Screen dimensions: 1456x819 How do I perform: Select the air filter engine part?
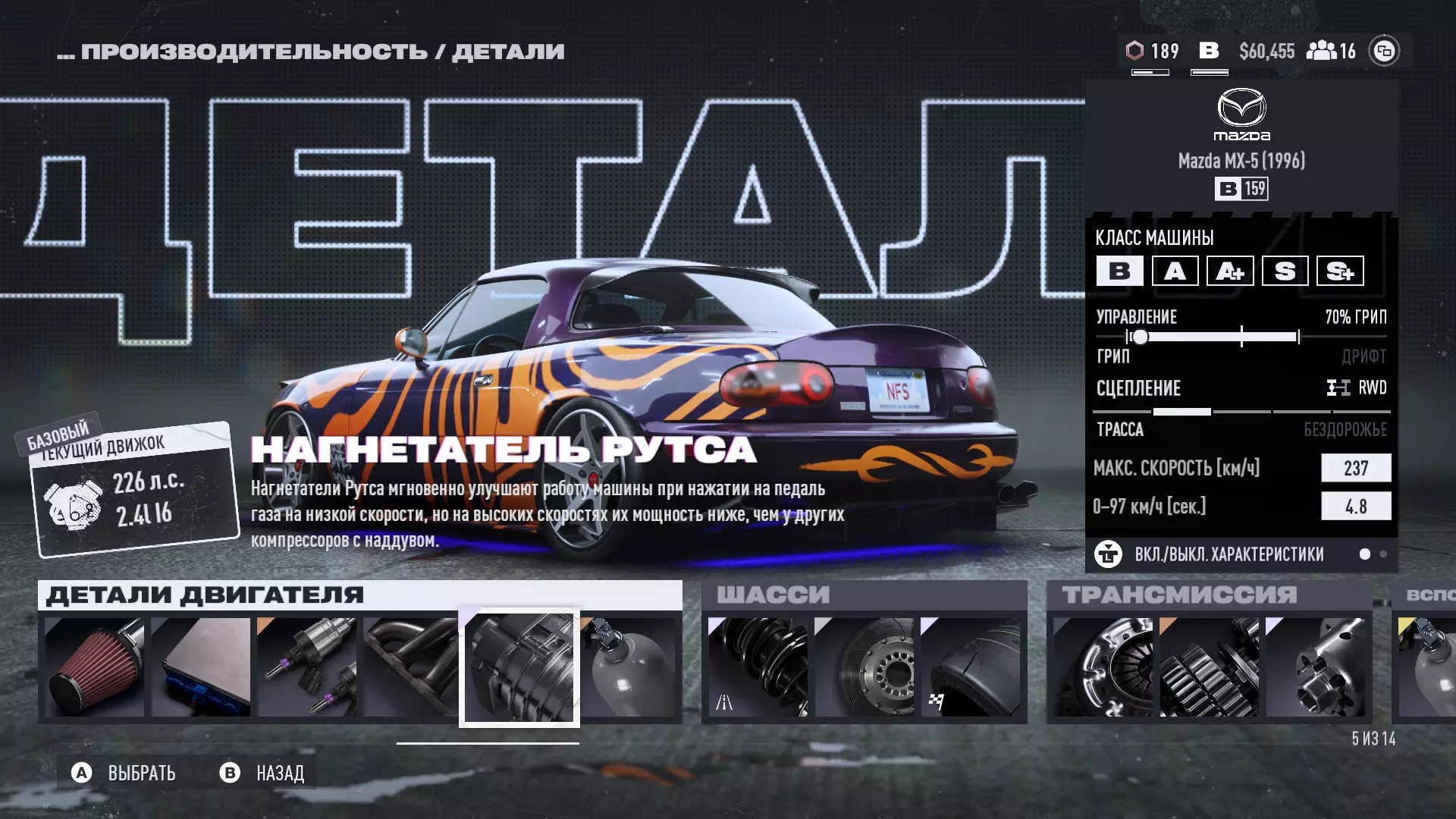(x=95, y=667)
